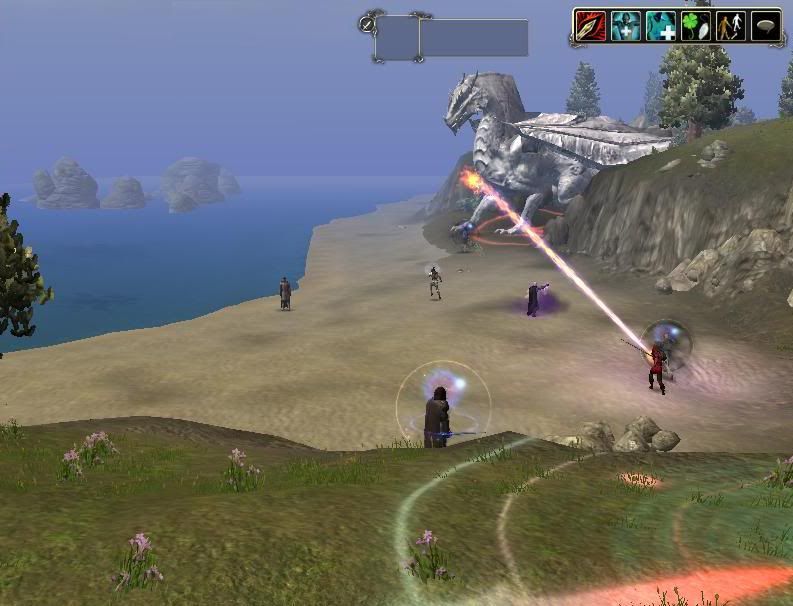
Task: Select the empty target portrait frame
Action: point(396,38)
